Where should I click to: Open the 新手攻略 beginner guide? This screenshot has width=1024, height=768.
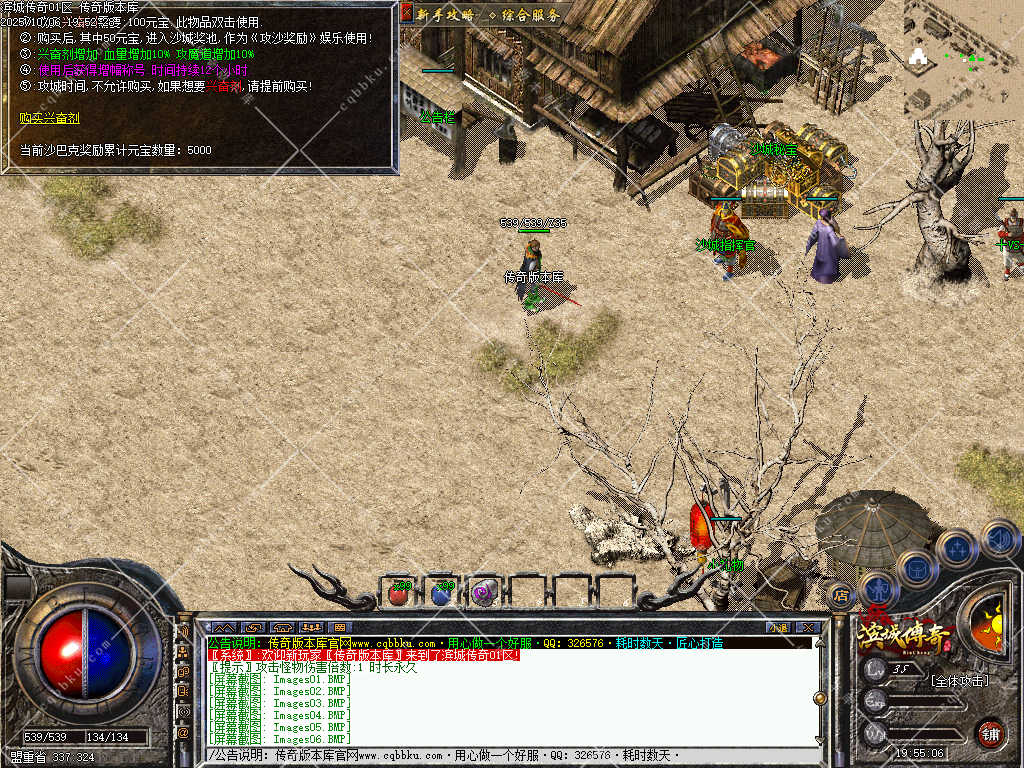click(x=444, y=14)
